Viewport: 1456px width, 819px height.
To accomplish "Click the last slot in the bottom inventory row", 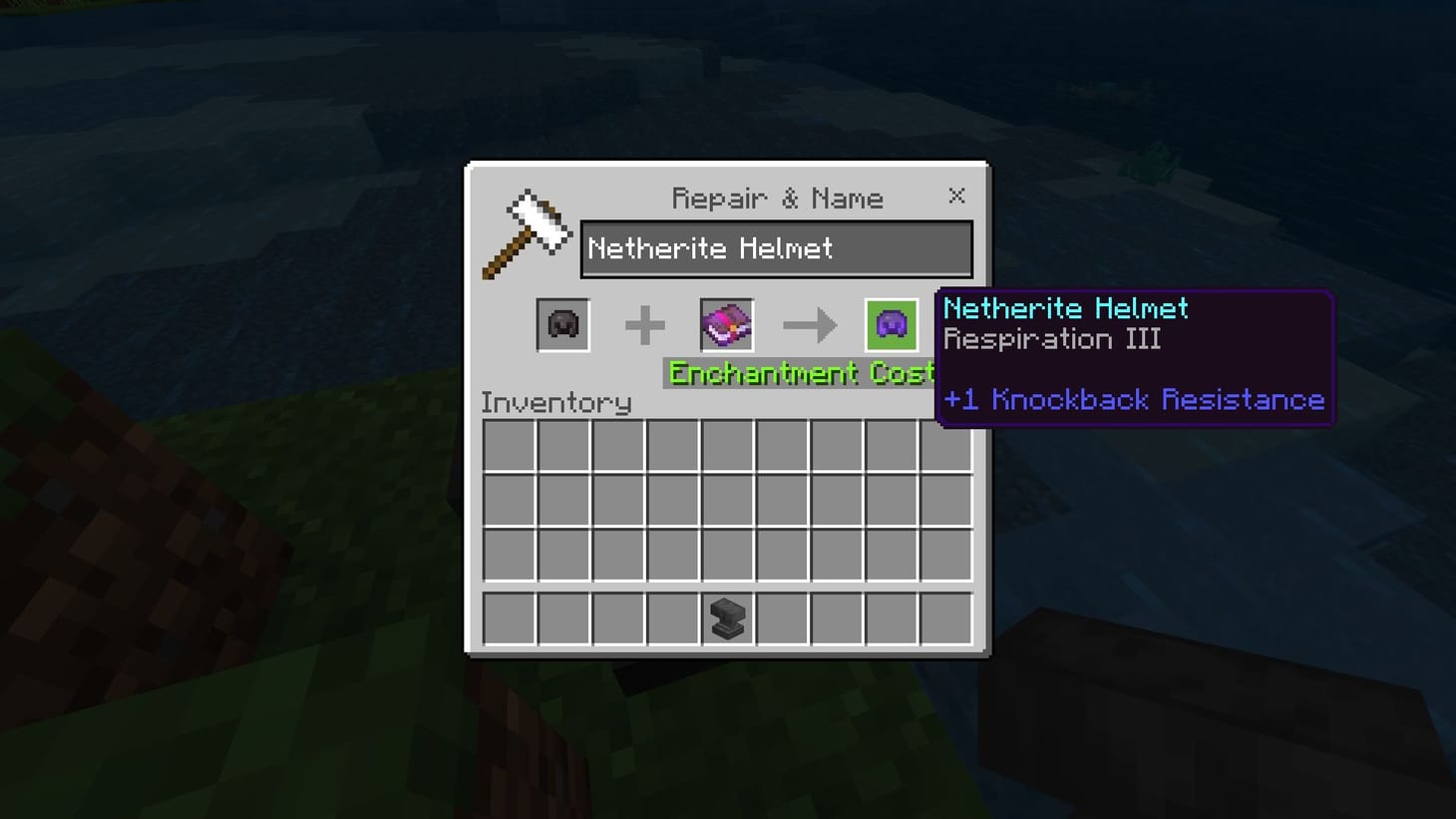I will tap(946, 618).
